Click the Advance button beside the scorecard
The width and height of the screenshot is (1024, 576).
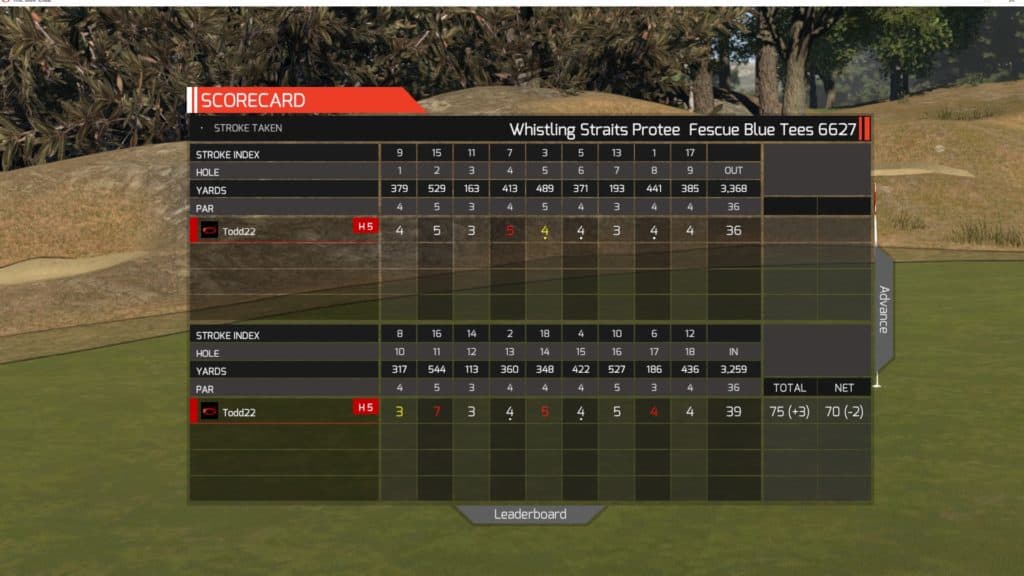884,309
